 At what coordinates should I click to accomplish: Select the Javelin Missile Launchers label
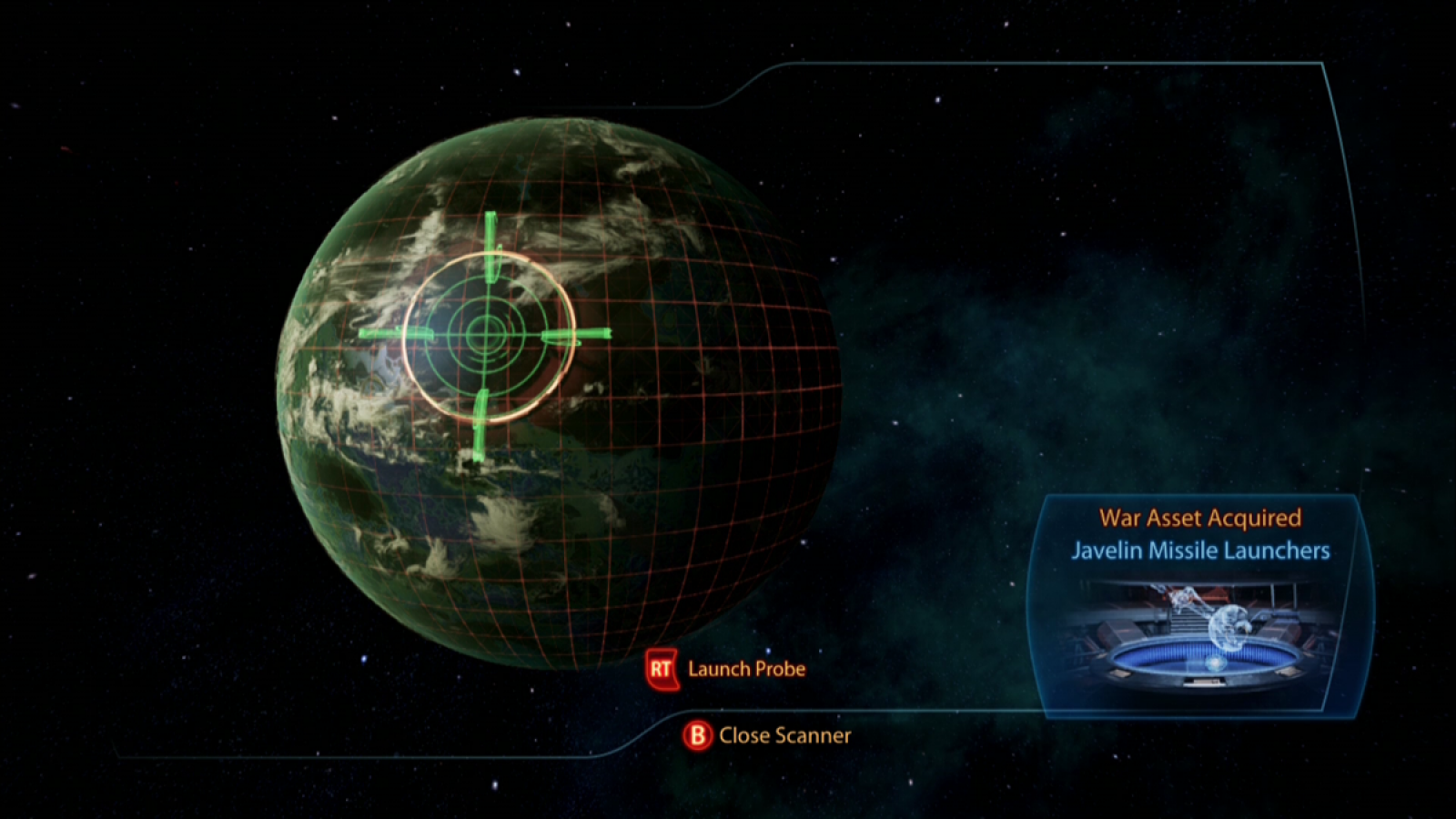pyautogui.click(x=1201, y=551)
